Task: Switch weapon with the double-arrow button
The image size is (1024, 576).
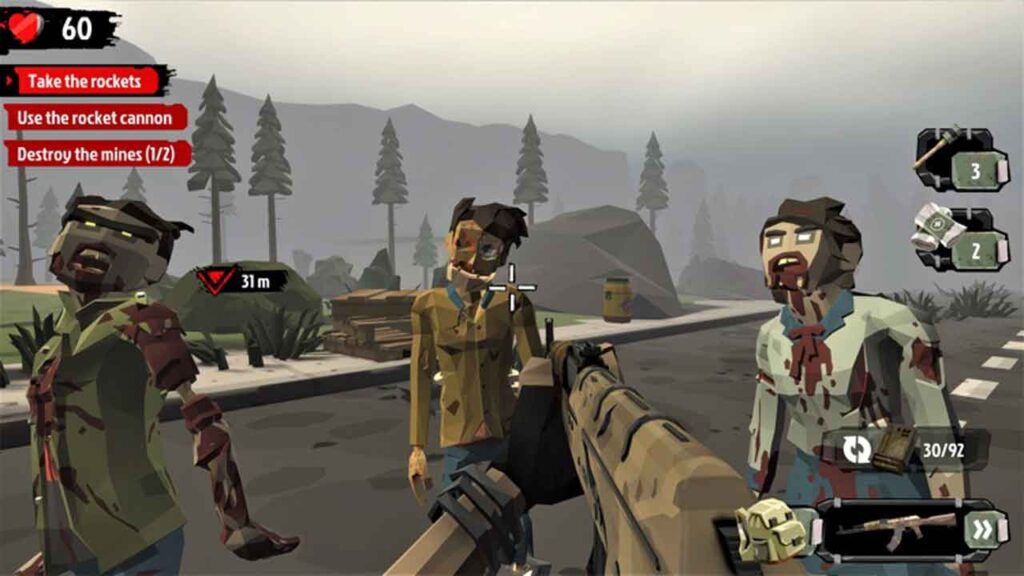Action: coord(983,529)
